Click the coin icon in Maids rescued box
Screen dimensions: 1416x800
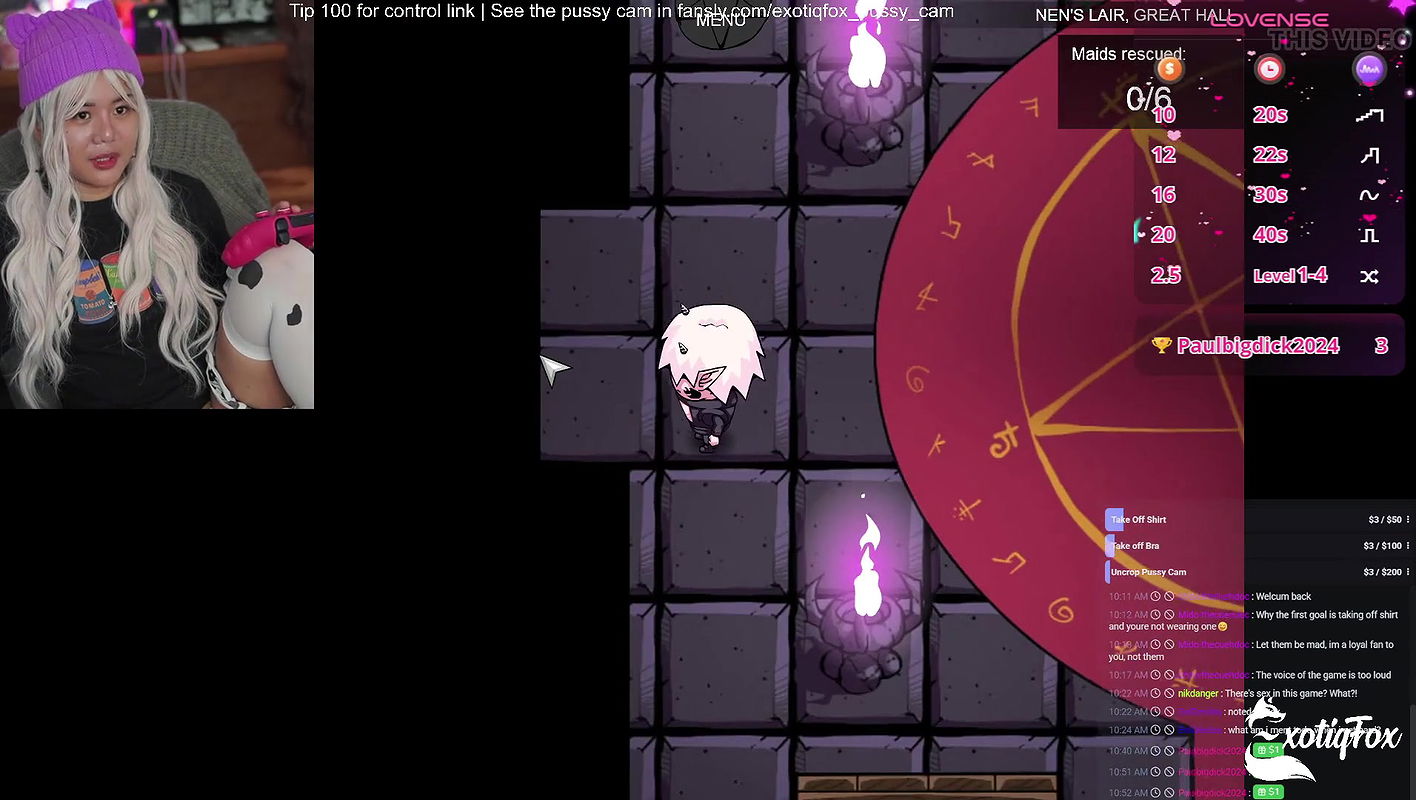(x=1169, y=69)
